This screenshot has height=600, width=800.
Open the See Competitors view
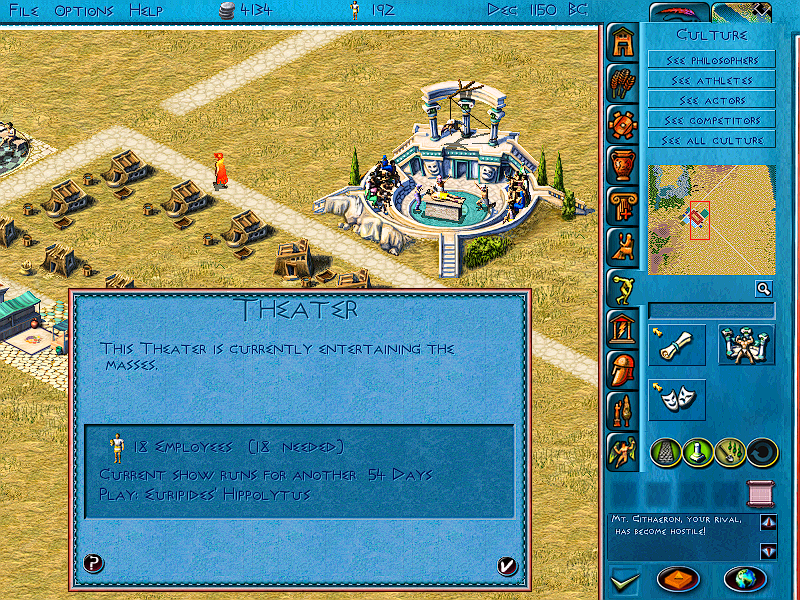[x=711, y=120]
